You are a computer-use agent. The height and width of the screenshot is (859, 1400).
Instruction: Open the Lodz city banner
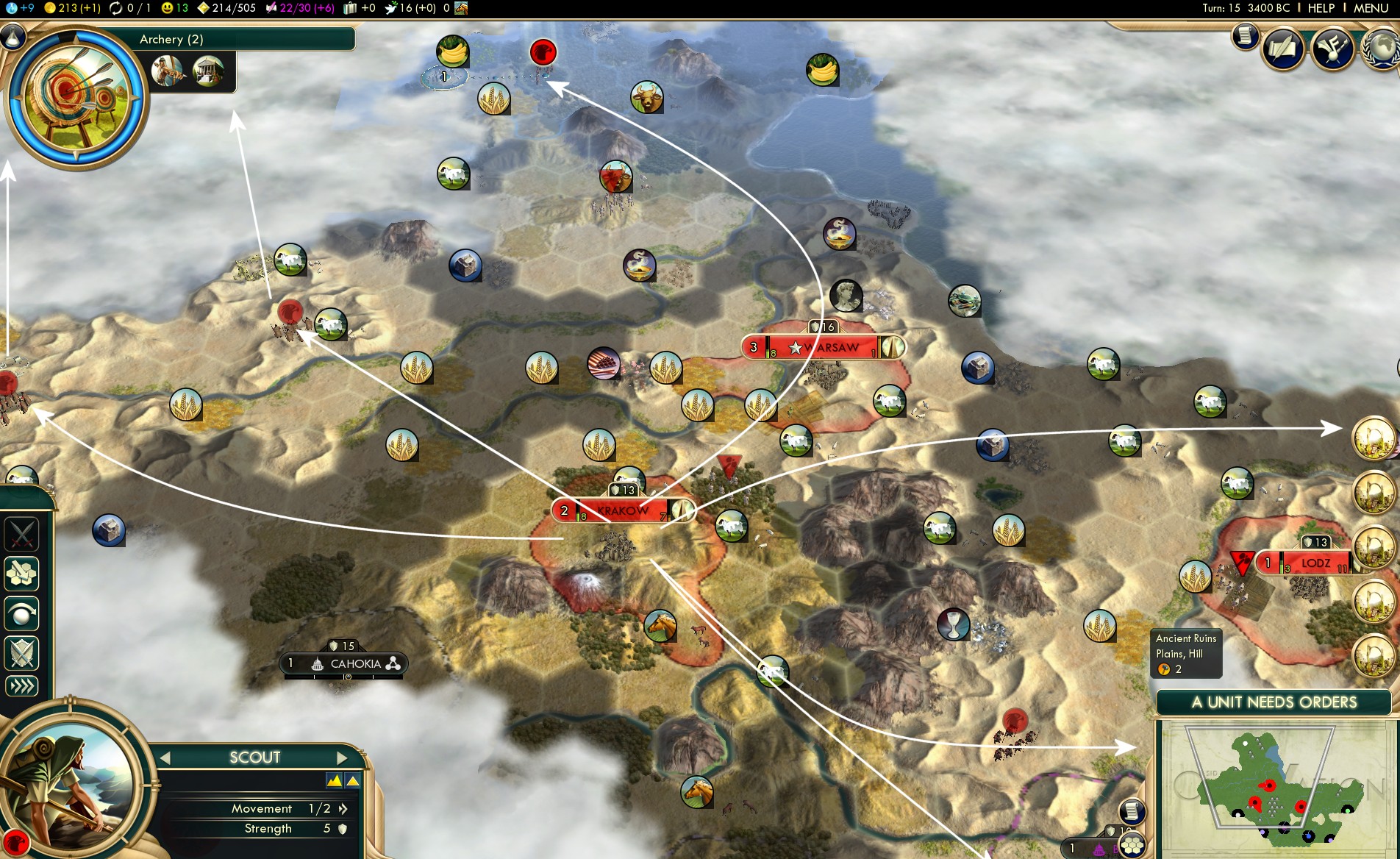[1314, 563]
